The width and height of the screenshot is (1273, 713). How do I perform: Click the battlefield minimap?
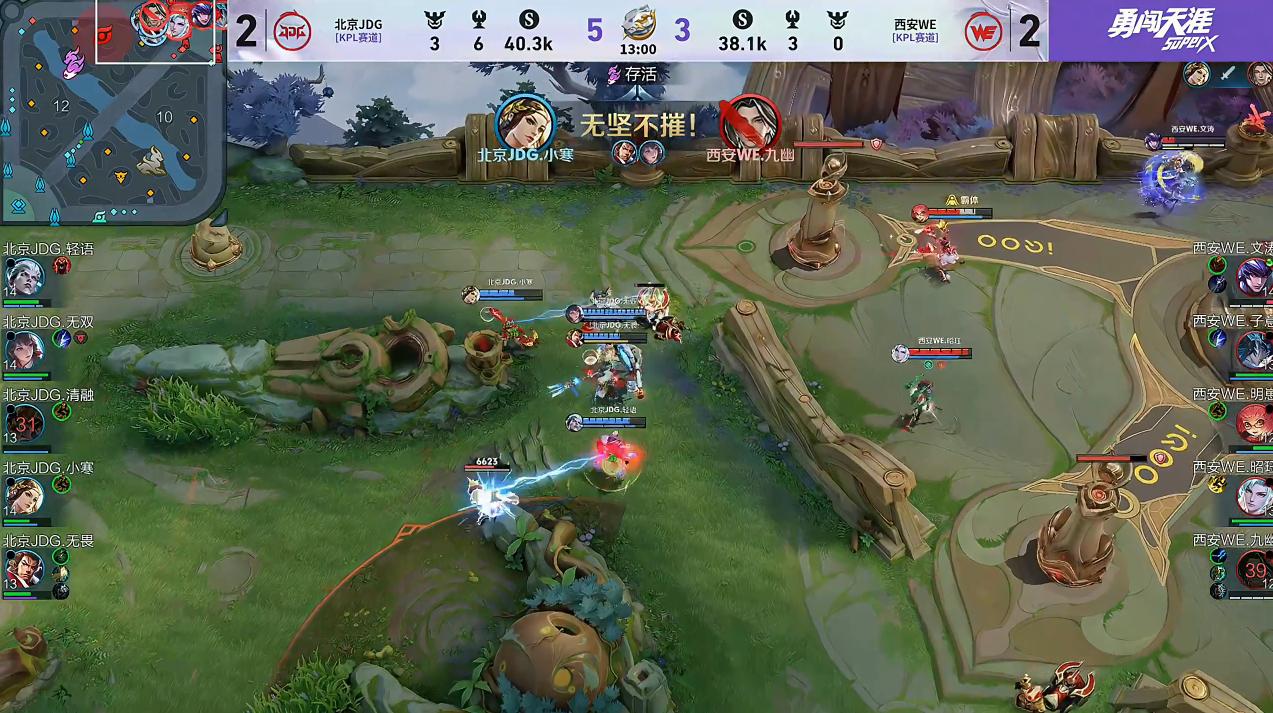coord(112,110)
